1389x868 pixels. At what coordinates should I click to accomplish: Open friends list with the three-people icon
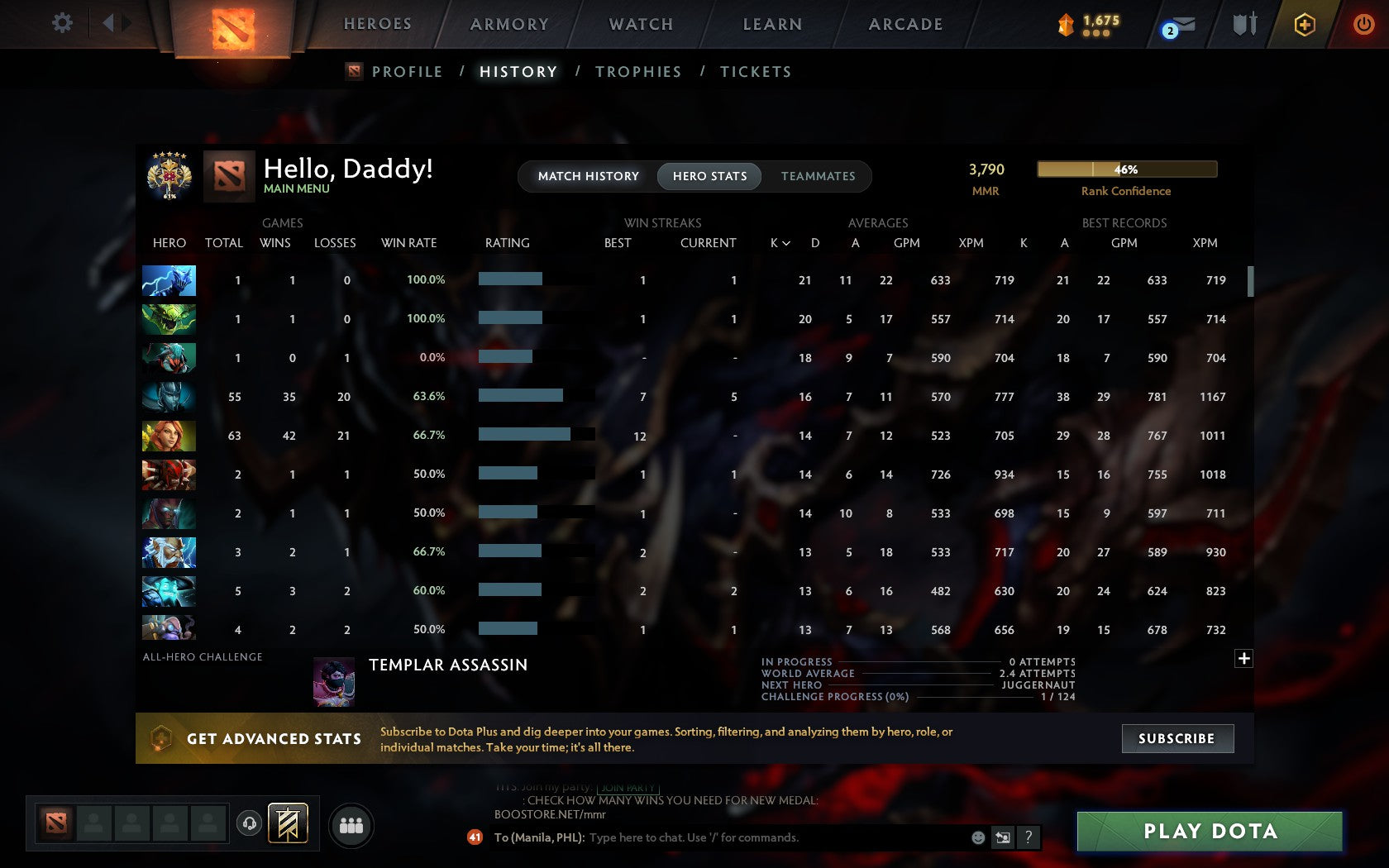point(350,824)
